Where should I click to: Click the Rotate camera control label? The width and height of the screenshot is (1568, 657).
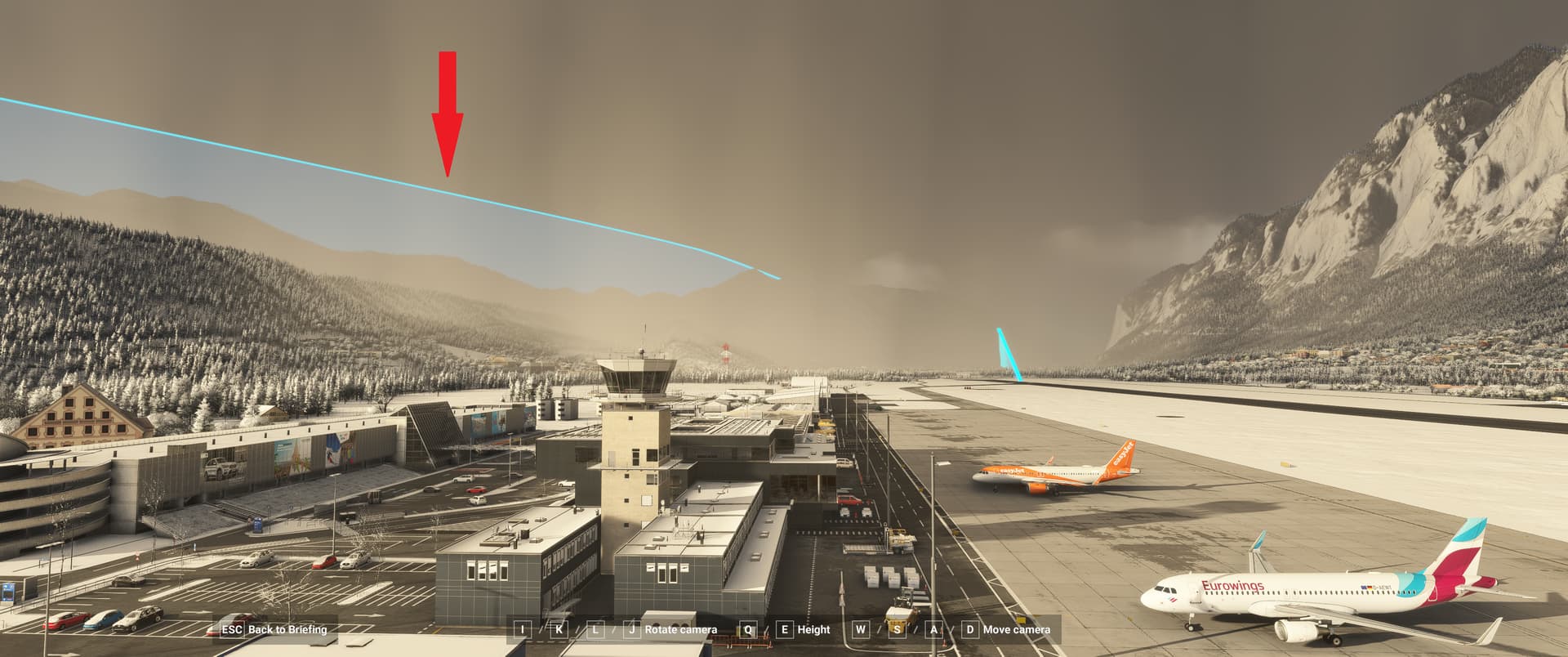[680, 630]
